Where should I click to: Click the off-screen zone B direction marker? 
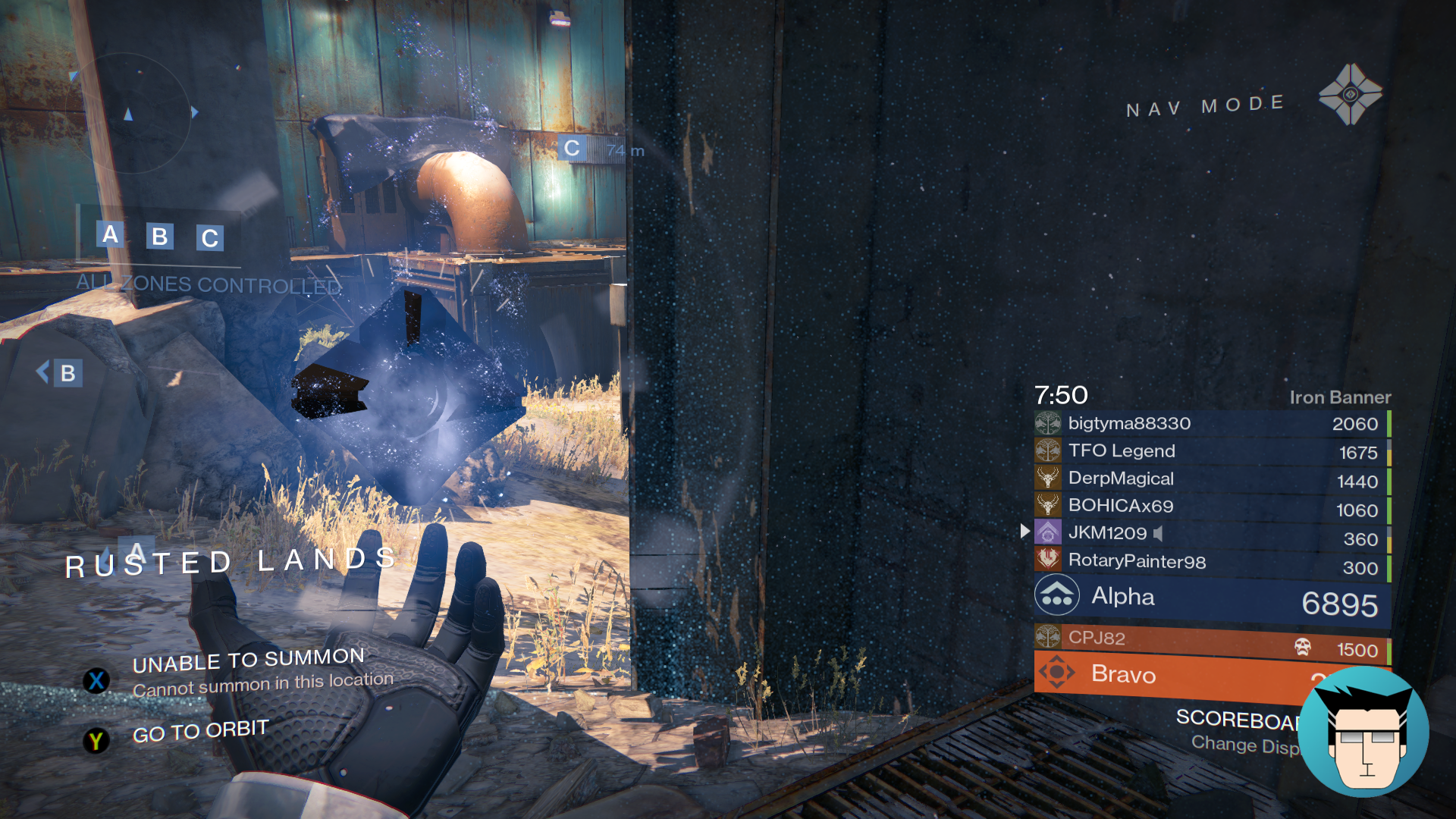[61, 372]
